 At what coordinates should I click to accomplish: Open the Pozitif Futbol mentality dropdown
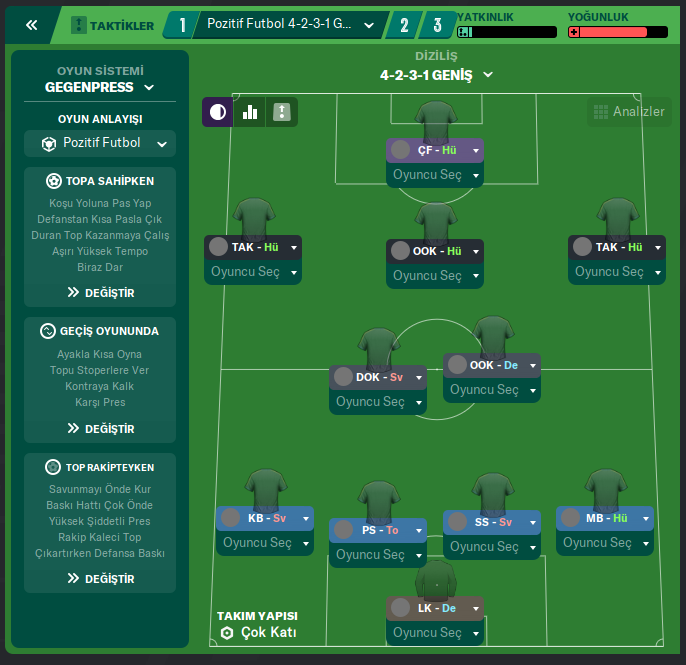coord(100,143)
